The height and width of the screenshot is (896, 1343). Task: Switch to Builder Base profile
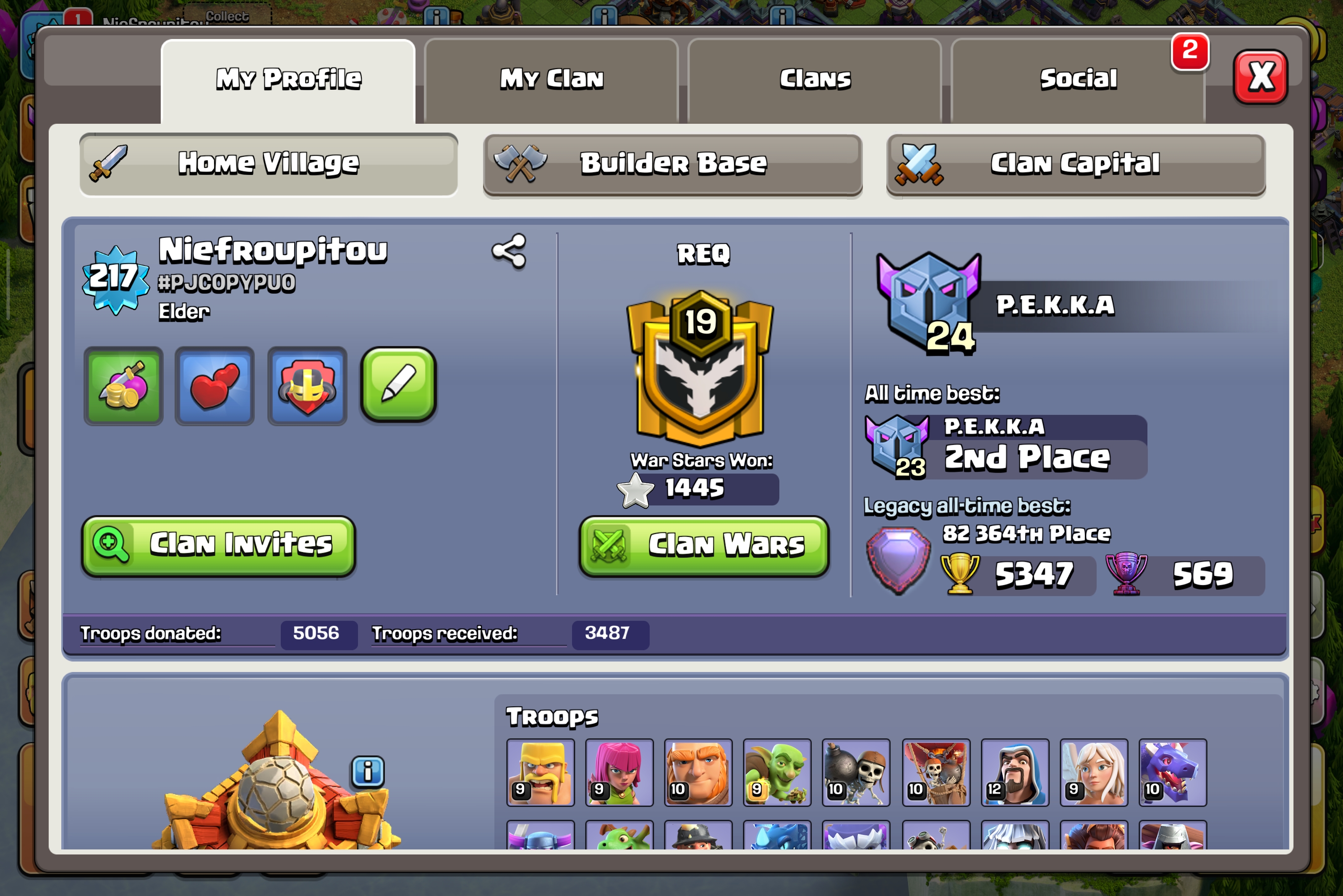tap(672, 164)
